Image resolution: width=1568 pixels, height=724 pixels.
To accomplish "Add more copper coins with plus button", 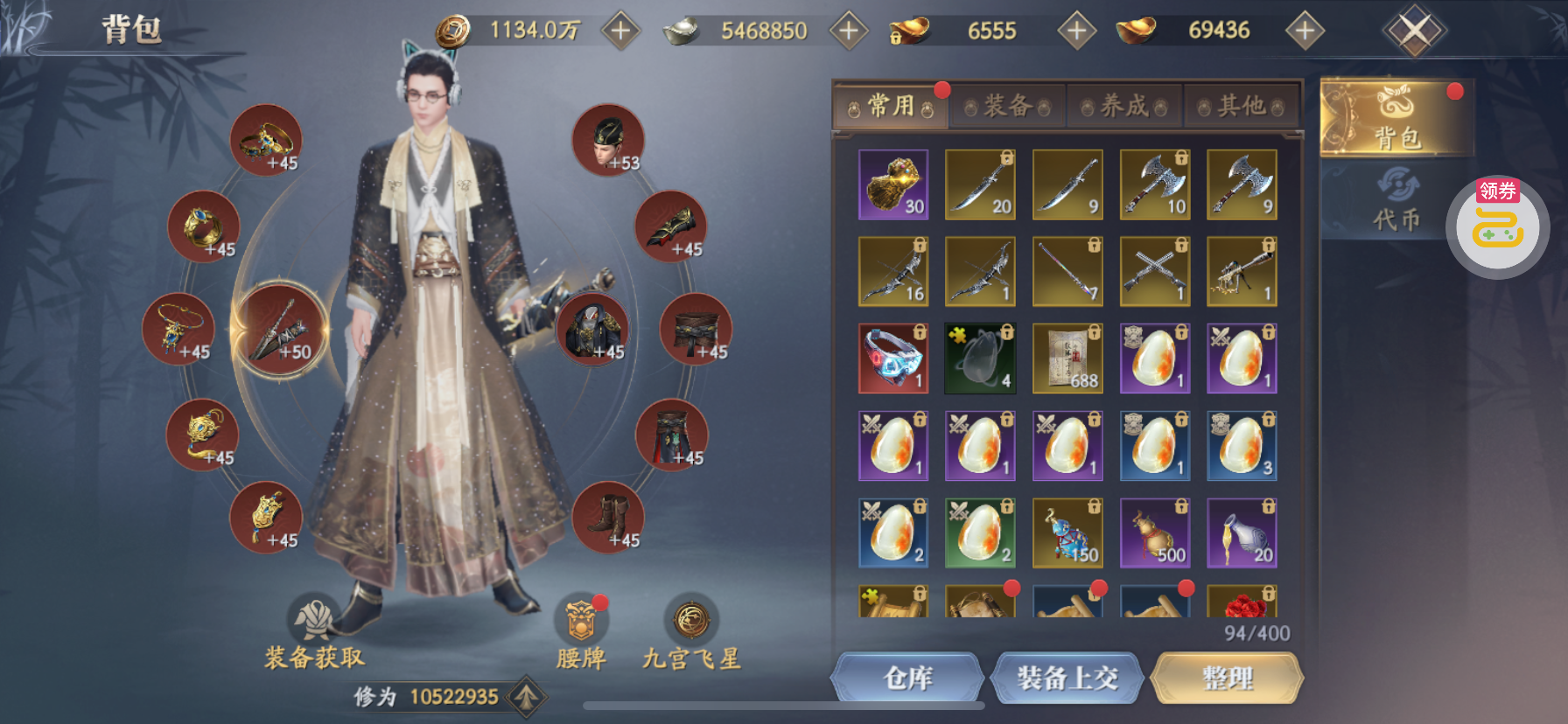I will tap(620, 31).
